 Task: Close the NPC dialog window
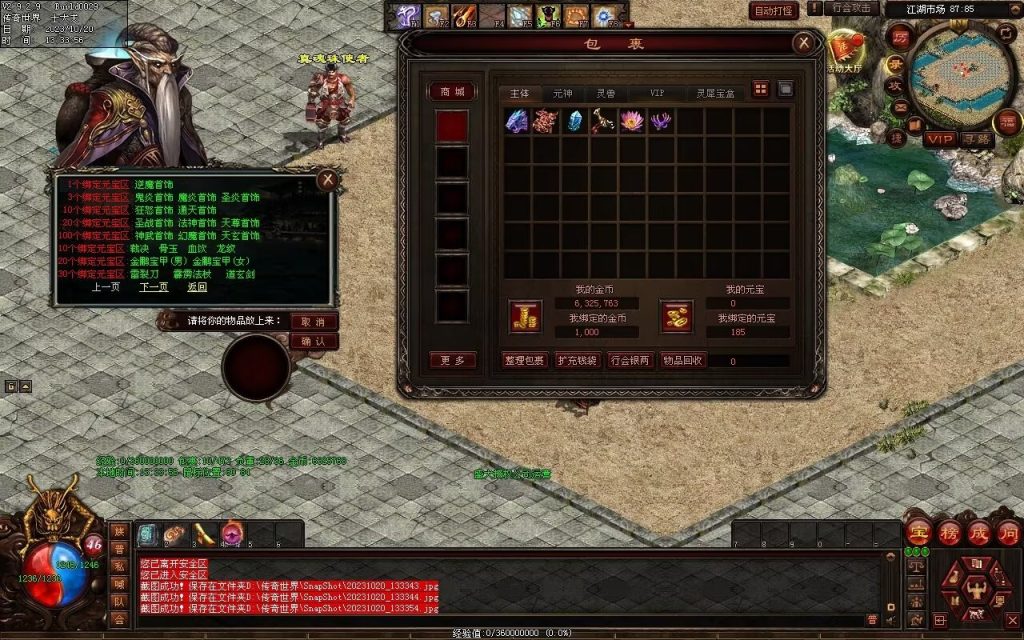pyautogui.click(x=326, y=180)
